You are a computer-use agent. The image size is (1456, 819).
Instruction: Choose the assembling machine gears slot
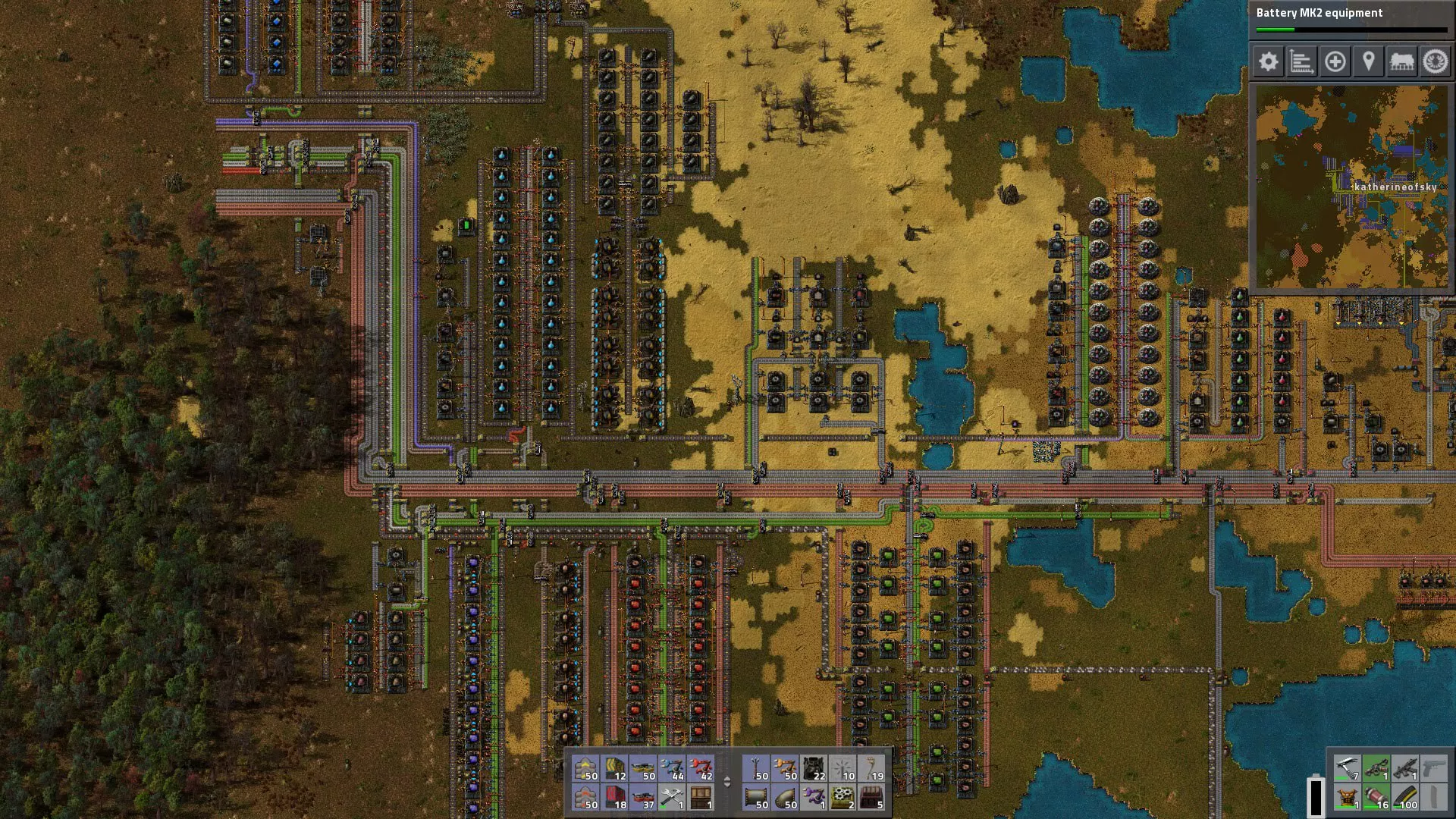(843, 798)
